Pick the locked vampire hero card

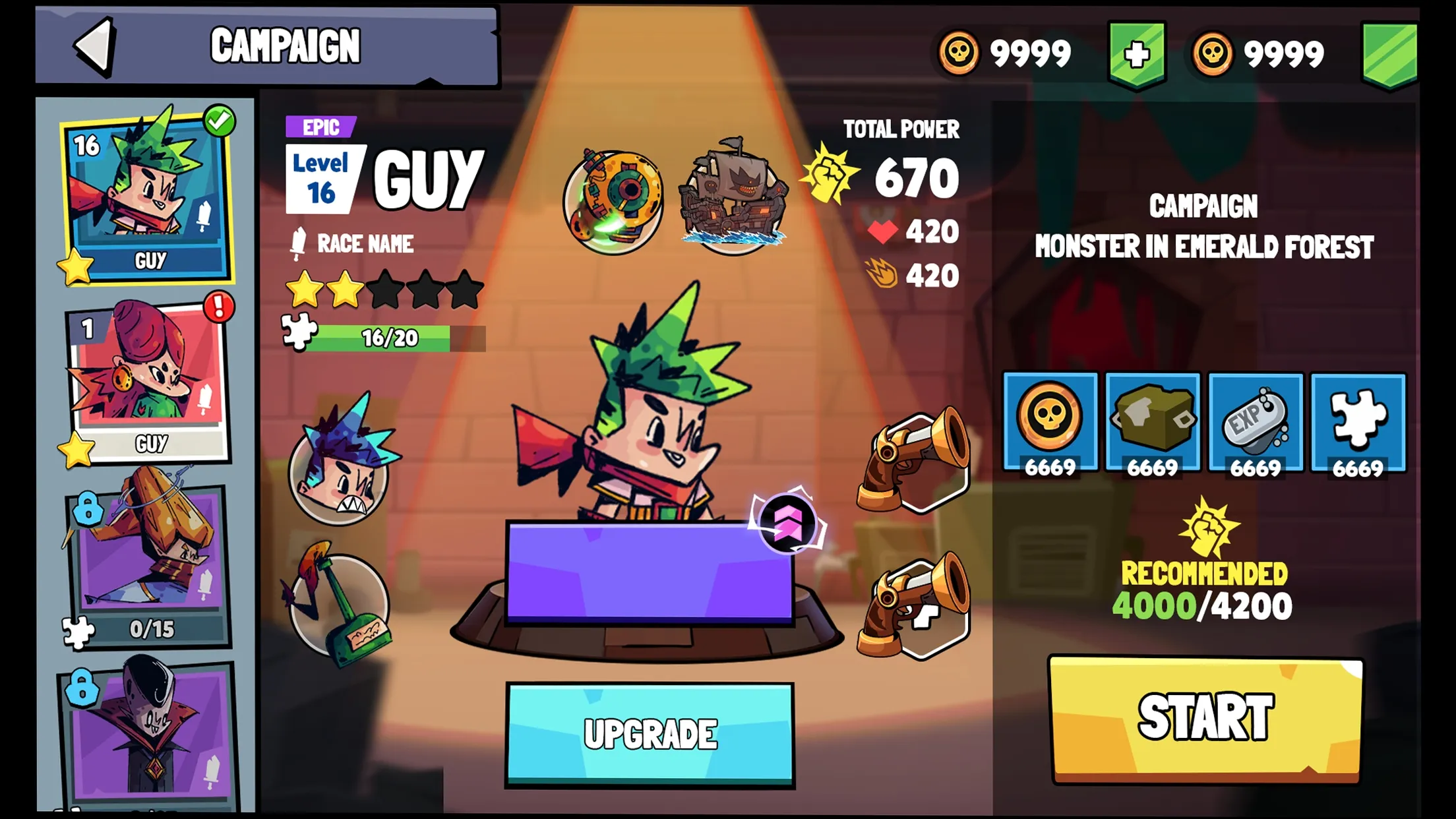[148, 732]
